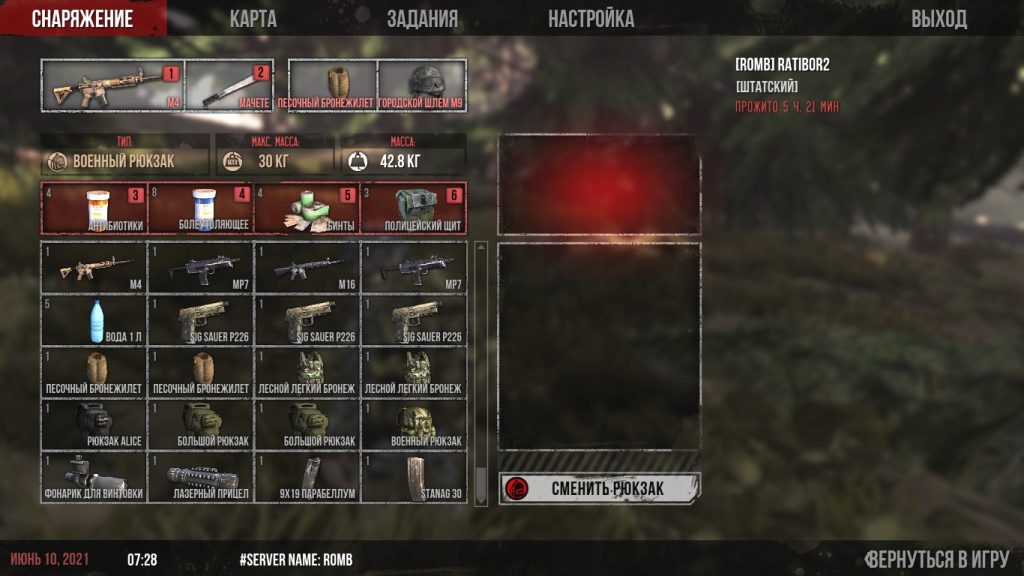Pick the 9x19 Парабеллум ammo slot
The height and width of the screenshot is (576, 1024).
307,477
